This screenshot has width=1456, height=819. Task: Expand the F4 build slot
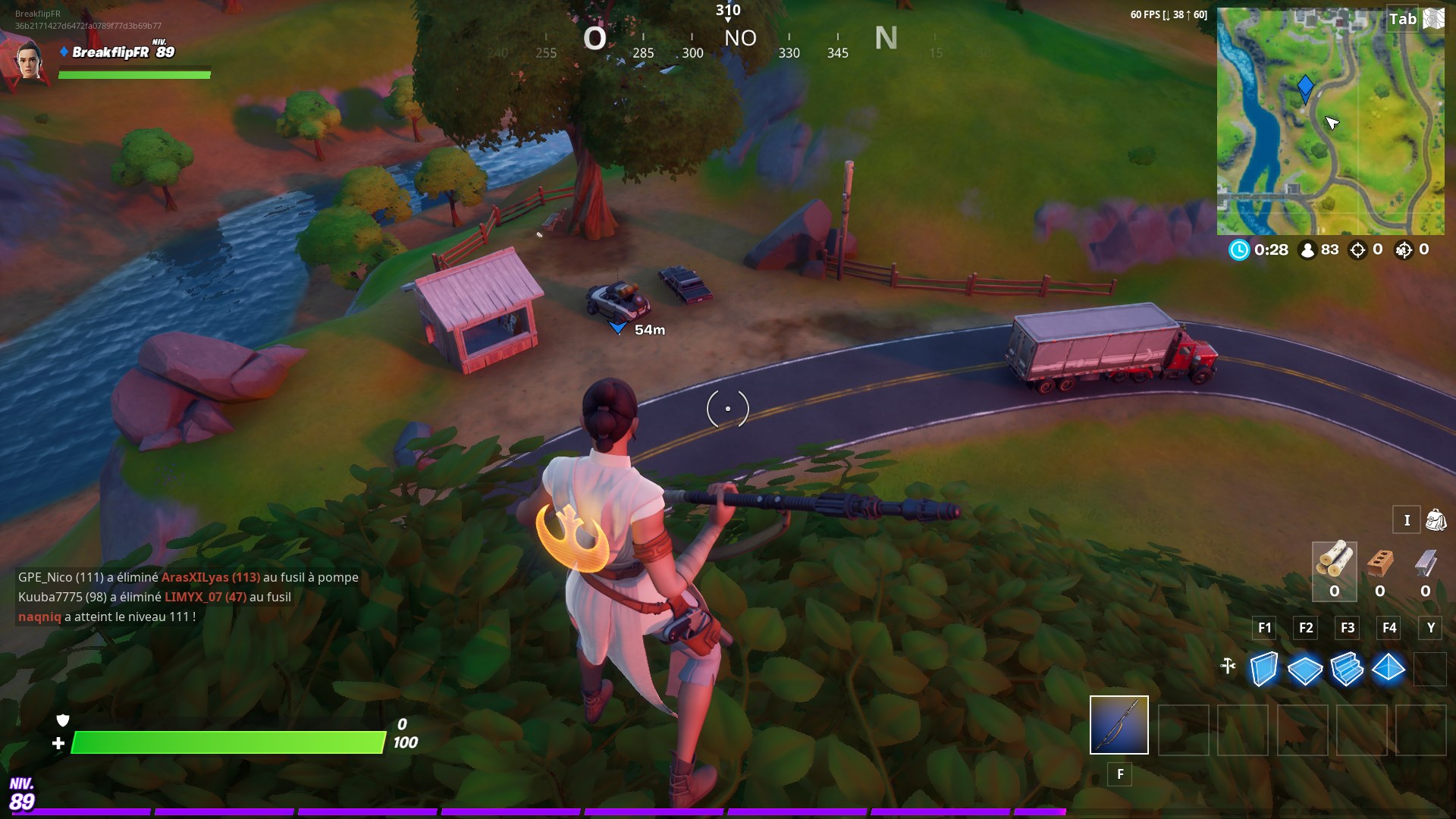1389,628
